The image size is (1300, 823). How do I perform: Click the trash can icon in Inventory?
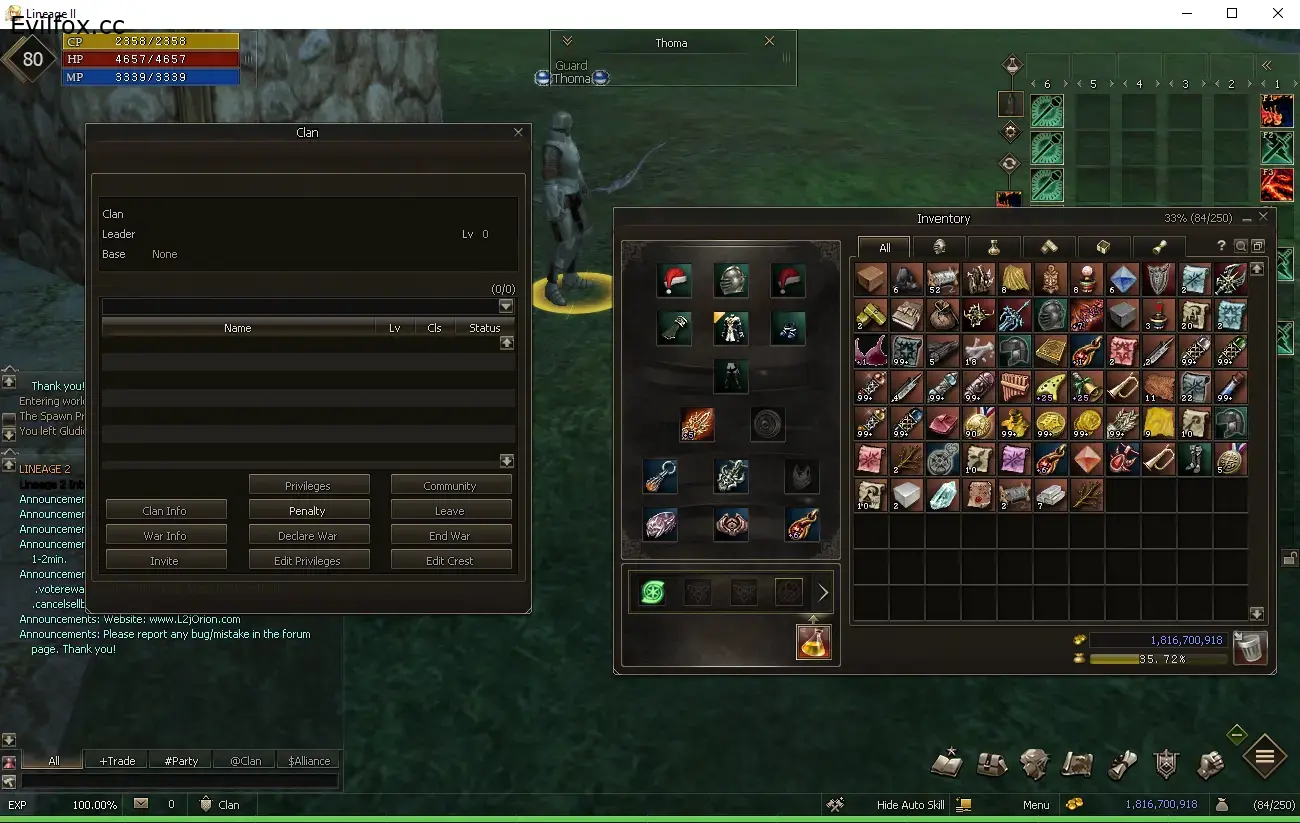tap(1248, 648)
